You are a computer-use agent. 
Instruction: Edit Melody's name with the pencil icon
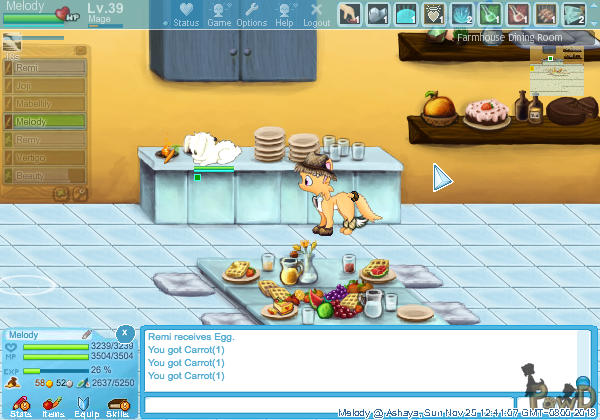pyautogui.click(x=87, y=334)
